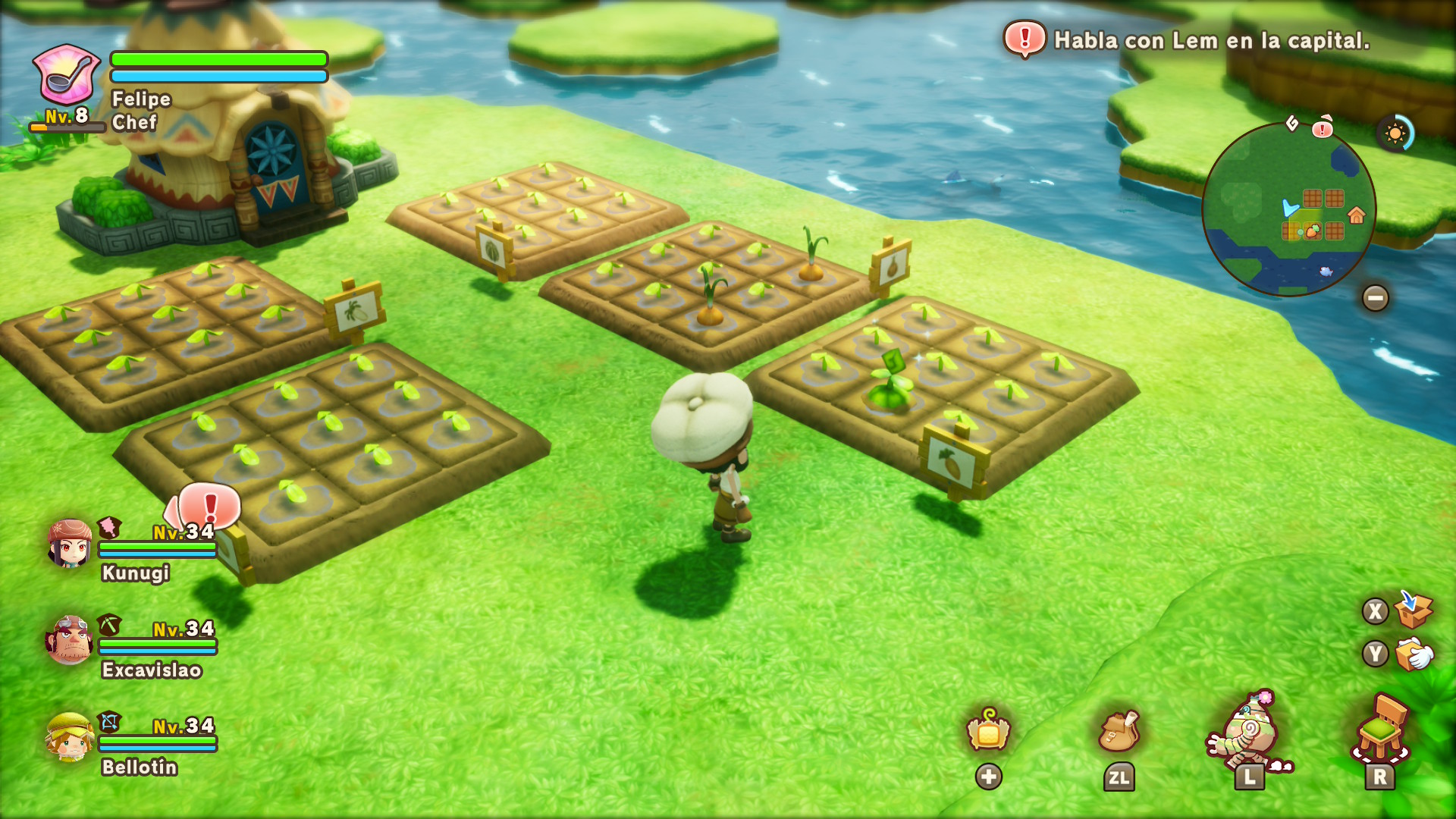Select Bellotín's party portrait
The height and width of the screenshot is (819, 1456).
pos(70,736)
